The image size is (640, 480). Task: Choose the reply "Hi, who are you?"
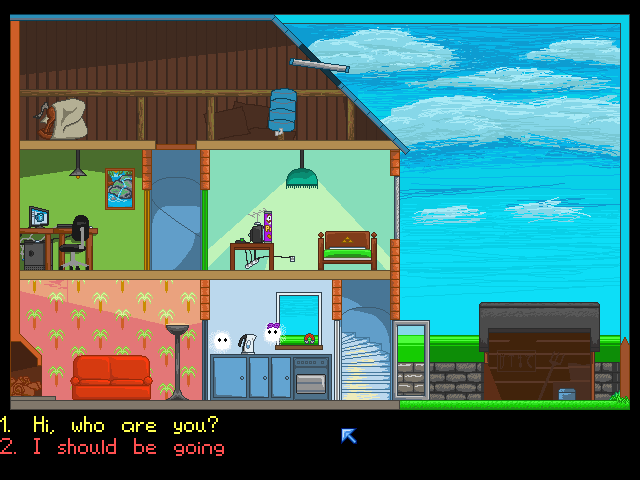pyautogui.click(x=125, y=425)
